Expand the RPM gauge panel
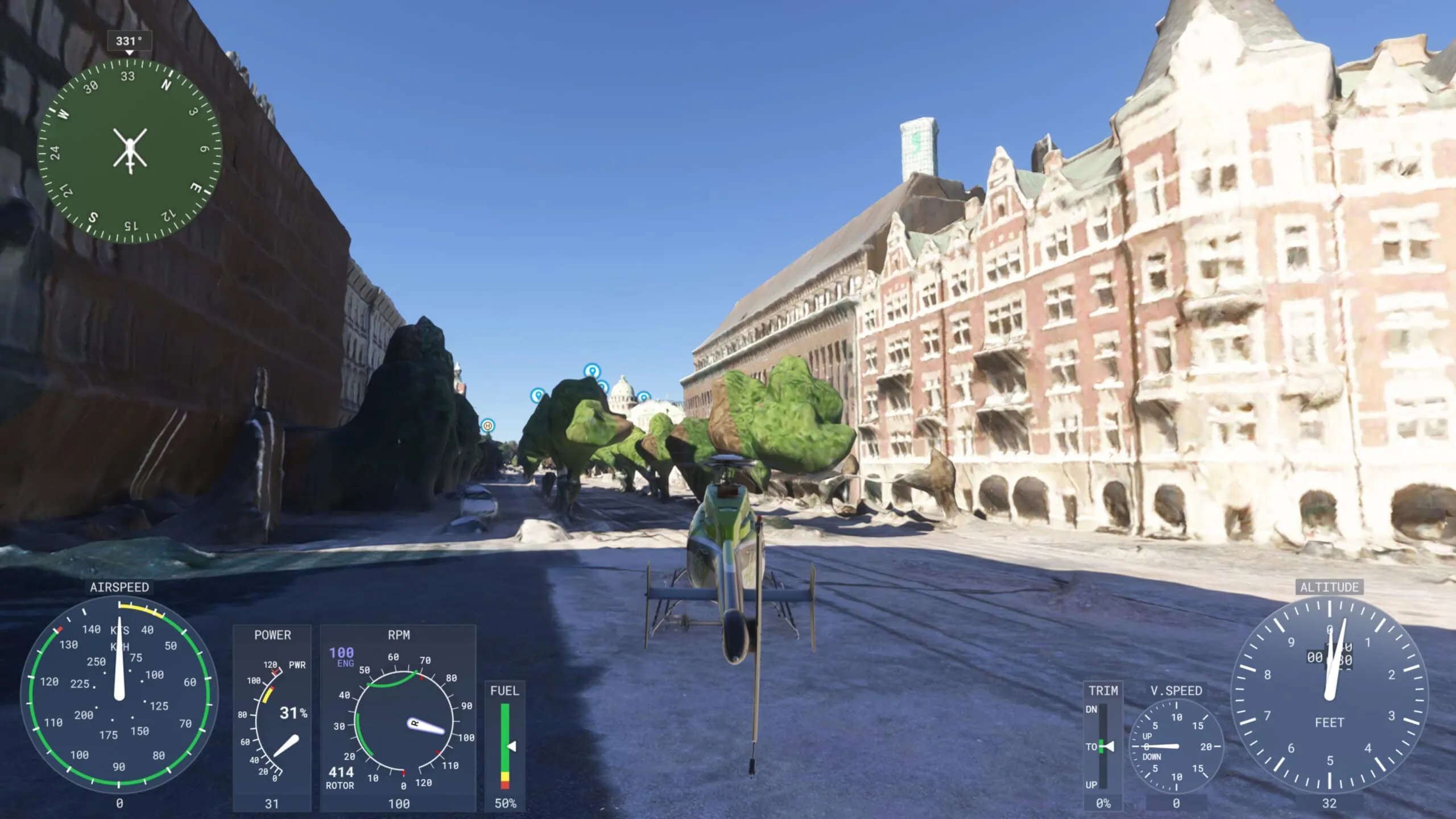1456x819 pixels. tap(399, 635)
